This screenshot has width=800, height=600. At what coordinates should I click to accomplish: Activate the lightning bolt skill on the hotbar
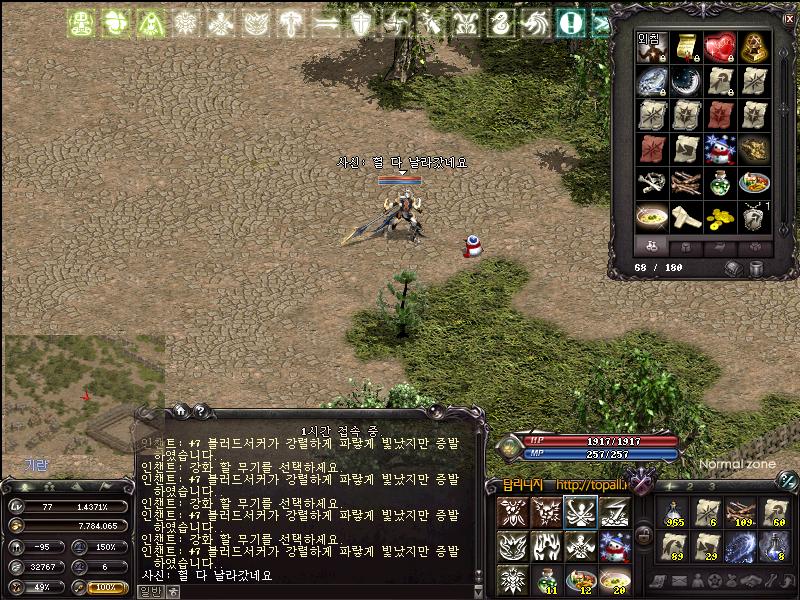coord(614,512)
